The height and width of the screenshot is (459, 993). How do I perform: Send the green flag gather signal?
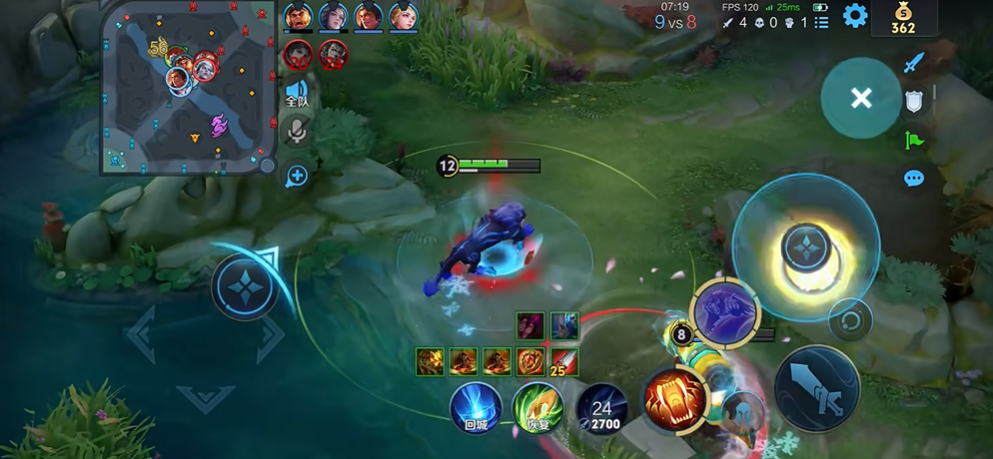913,140
